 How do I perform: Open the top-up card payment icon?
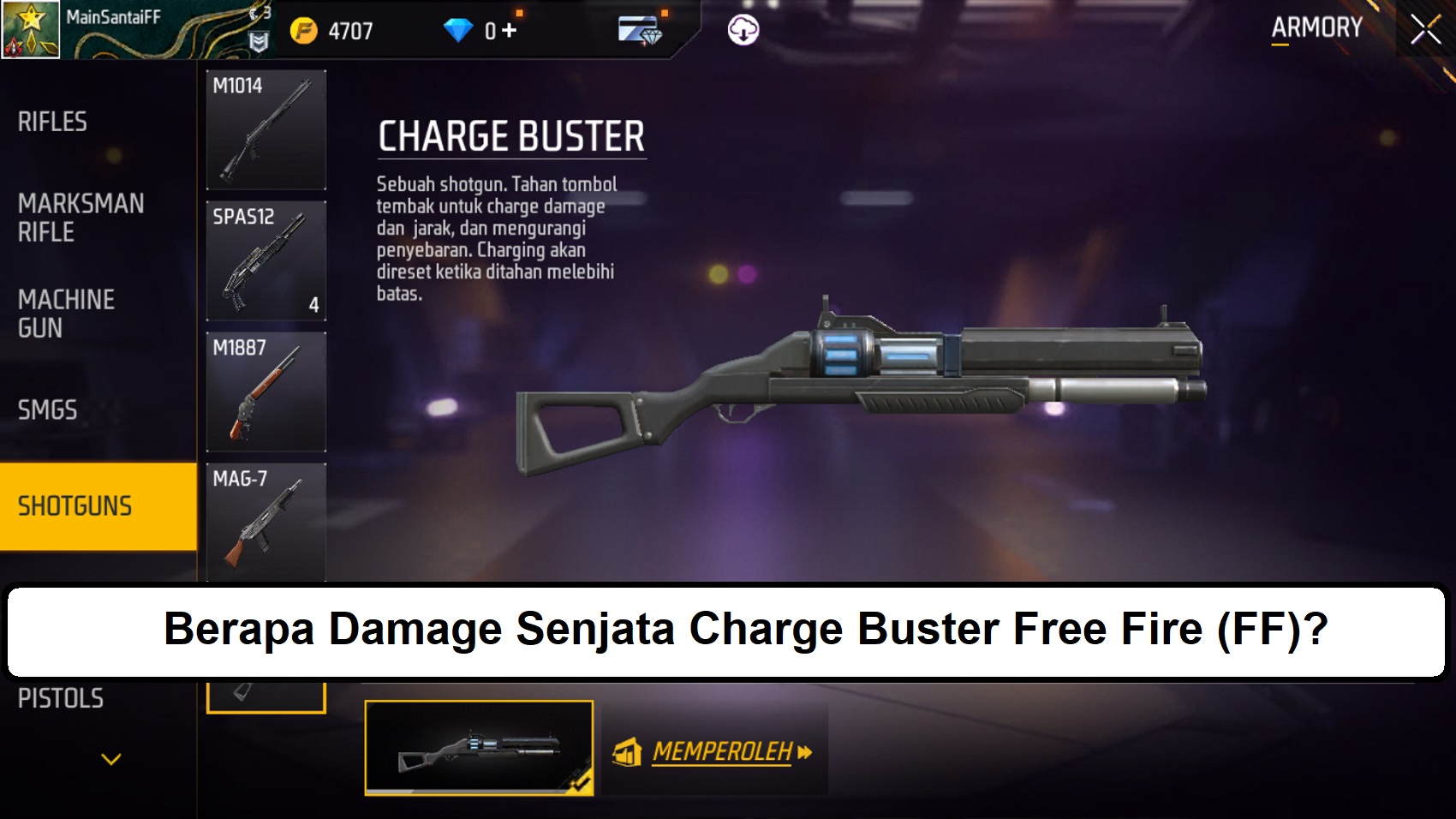[638, 28]
